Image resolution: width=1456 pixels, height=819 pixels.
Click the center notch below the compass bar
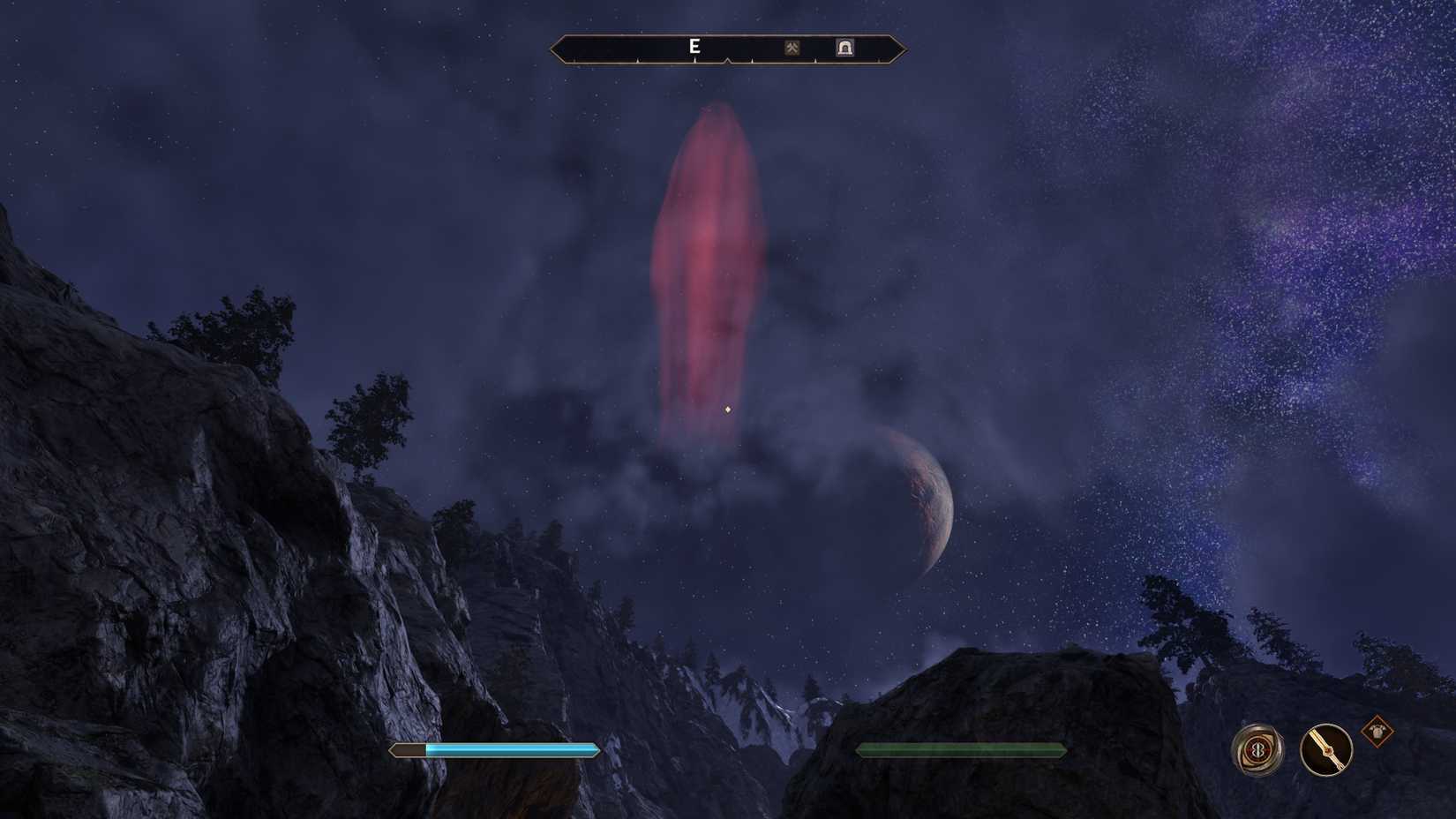(728, 61)
